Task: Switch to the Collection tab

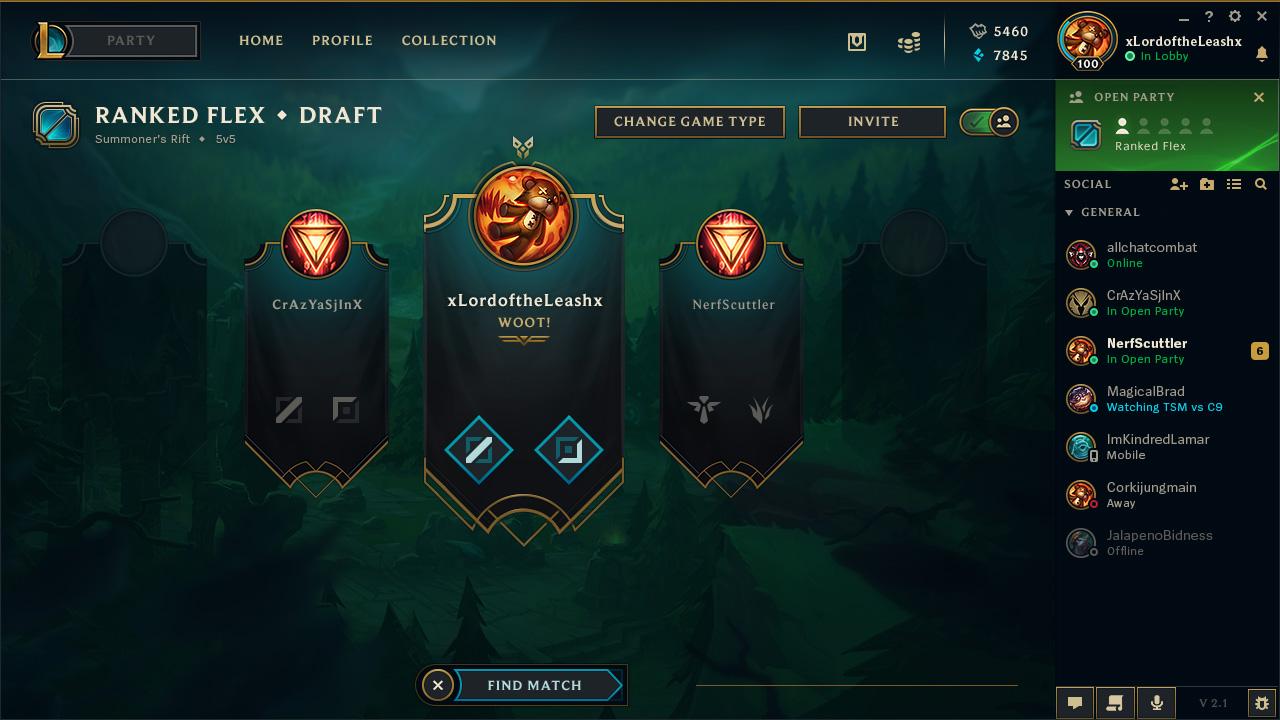Action: coord(449,41)
